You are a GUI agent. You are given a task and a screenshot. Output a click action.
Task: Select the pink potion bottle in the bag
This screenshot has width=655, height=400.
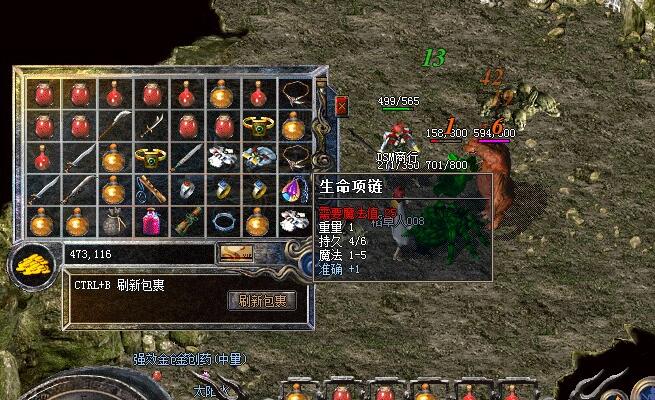click(x=149, y=220)
